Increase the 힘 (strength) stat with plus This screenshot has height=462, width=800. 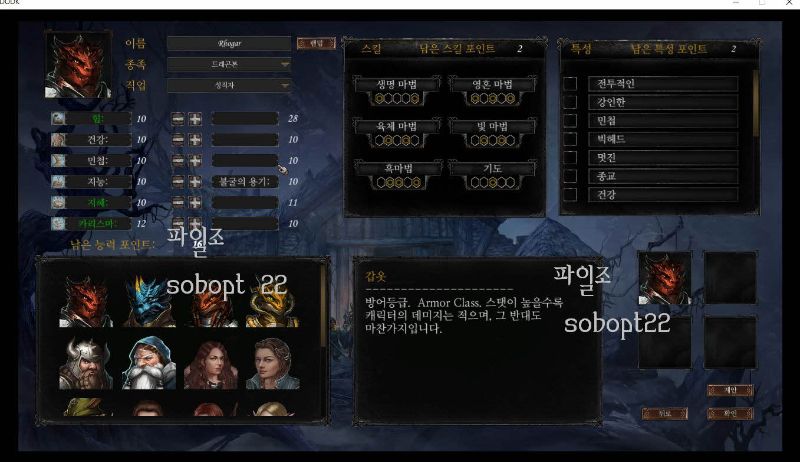(x=195, y=119)
